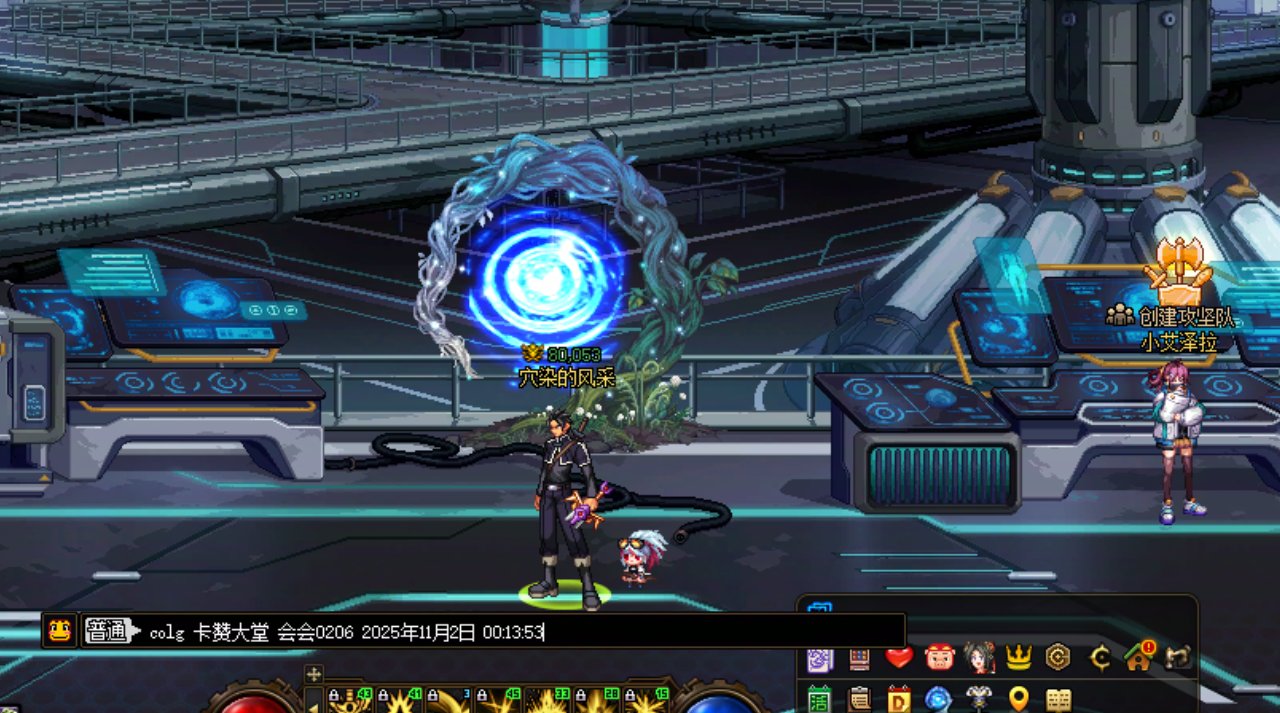Open the blue crystal orb icon
Screen dimensions: 1280x713
pyautogui.click(x=939, y=699)
